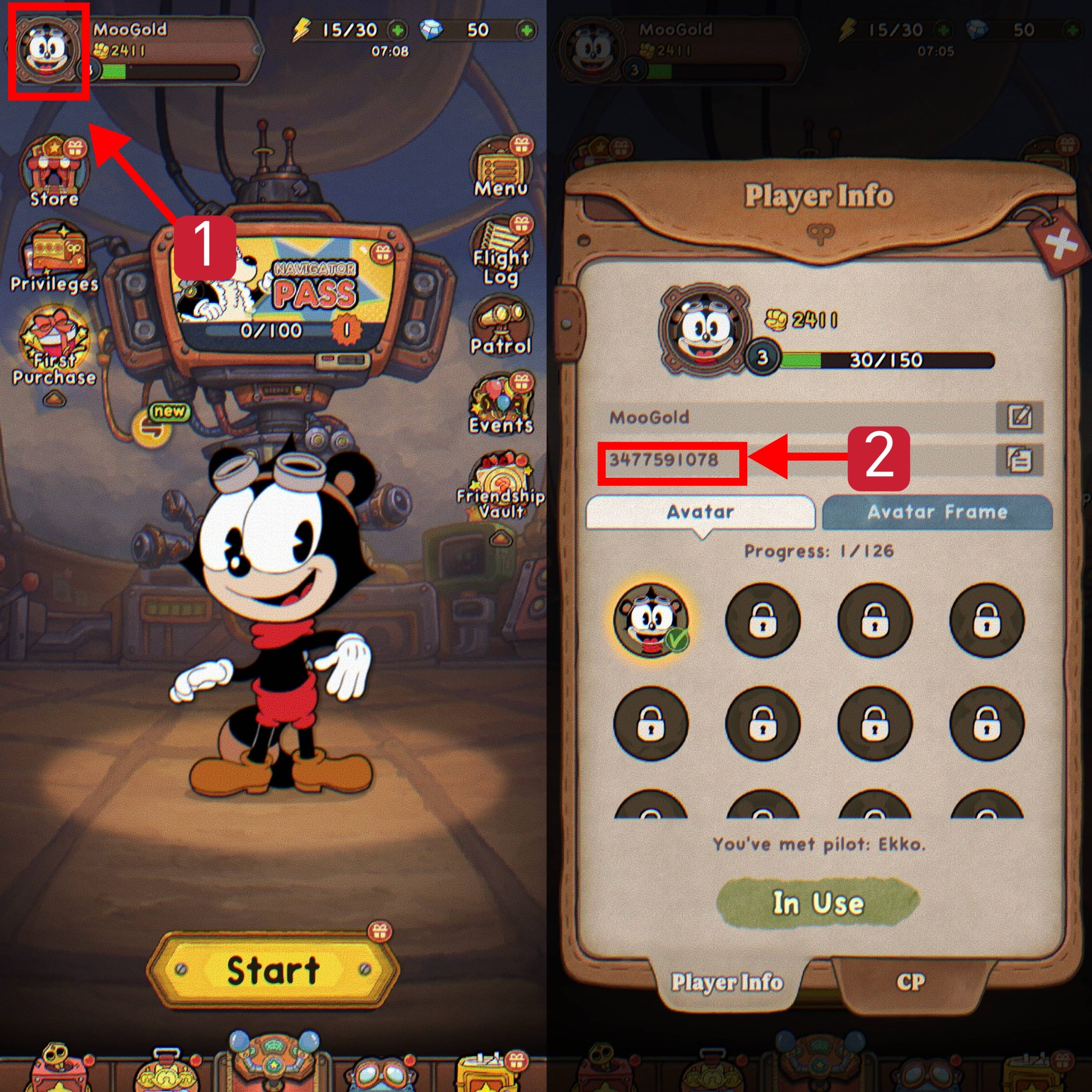
Task: Open the player avatar profile
Action: pyautogui.click(x=49, y=51)
